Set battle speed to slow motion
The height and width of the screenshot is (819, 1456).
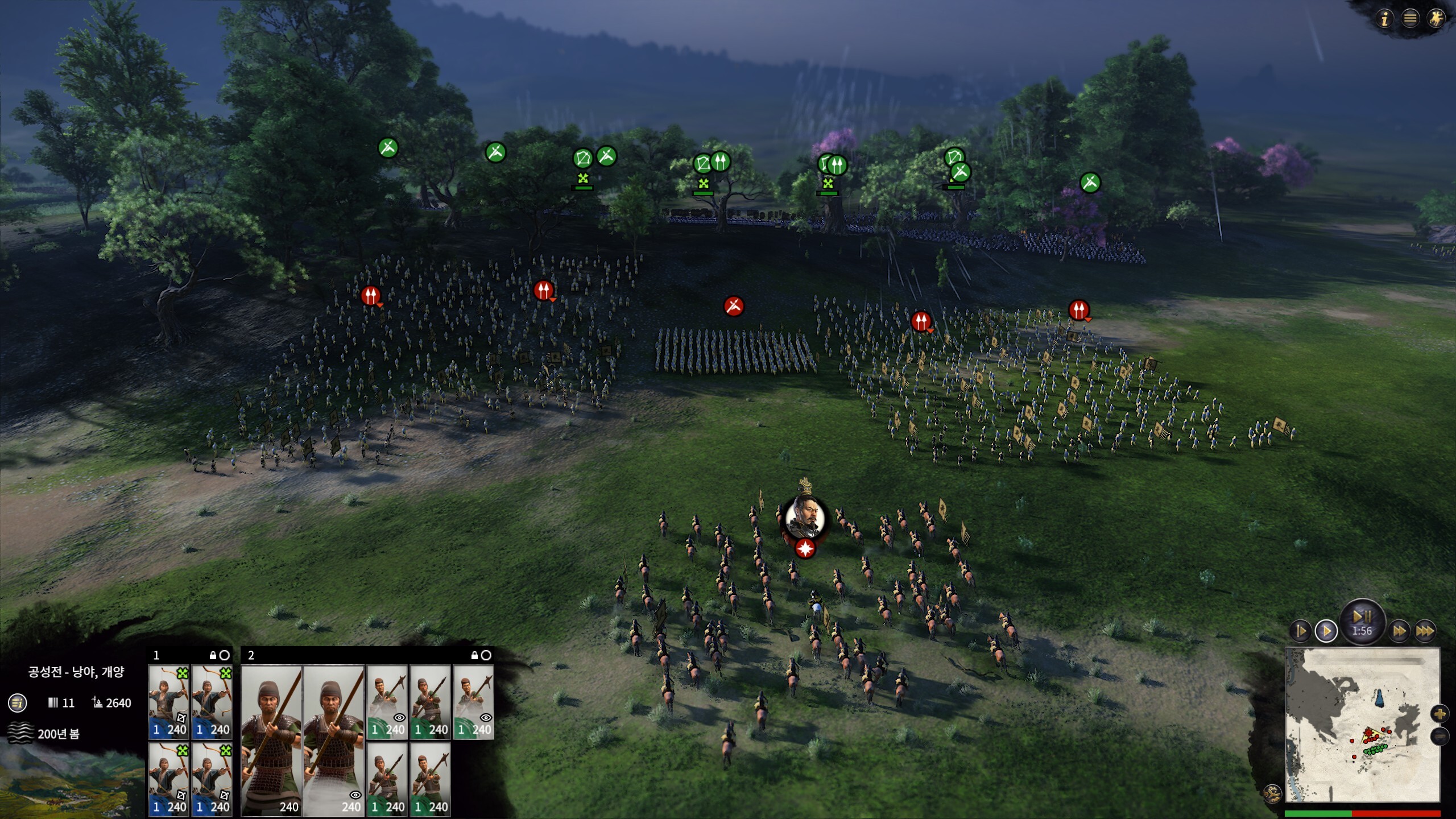click(1301, 631)
